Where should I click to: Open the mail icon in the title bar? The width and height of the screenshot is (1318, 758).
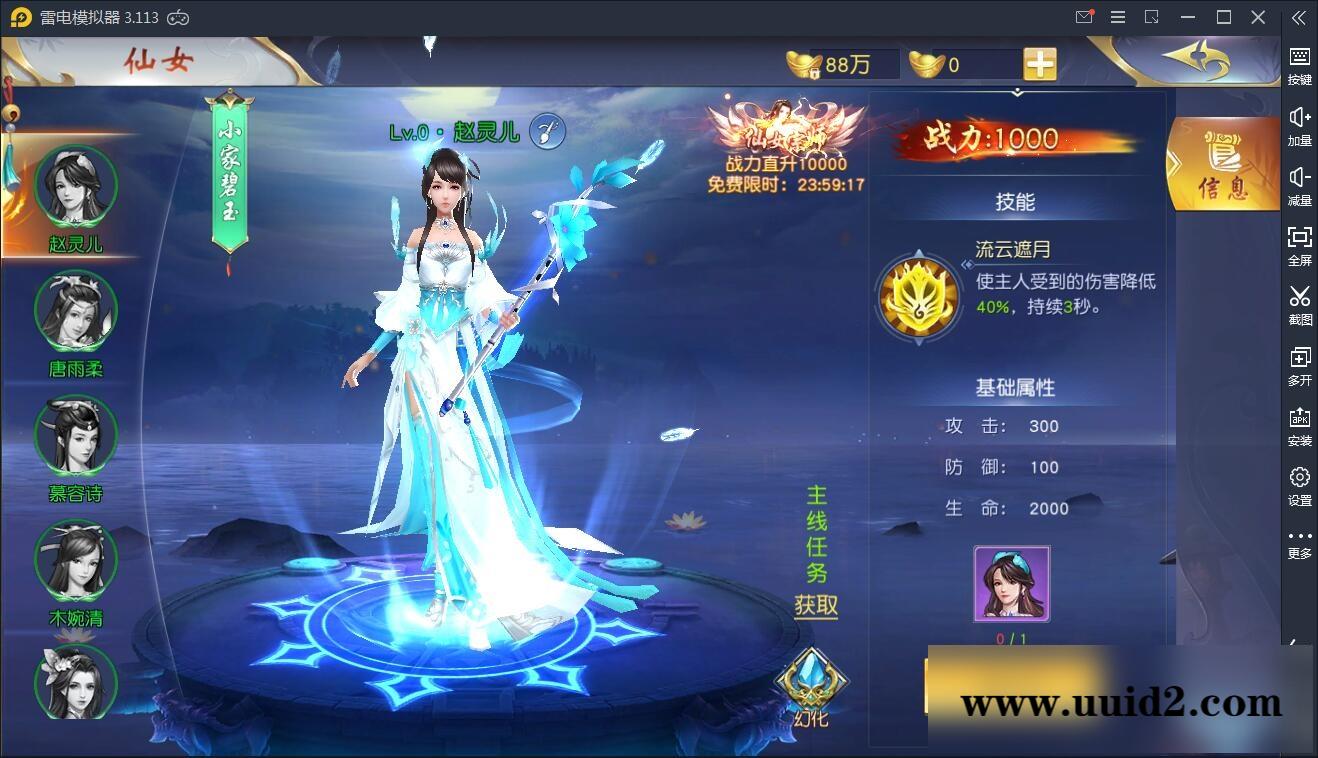point(1083,17)
